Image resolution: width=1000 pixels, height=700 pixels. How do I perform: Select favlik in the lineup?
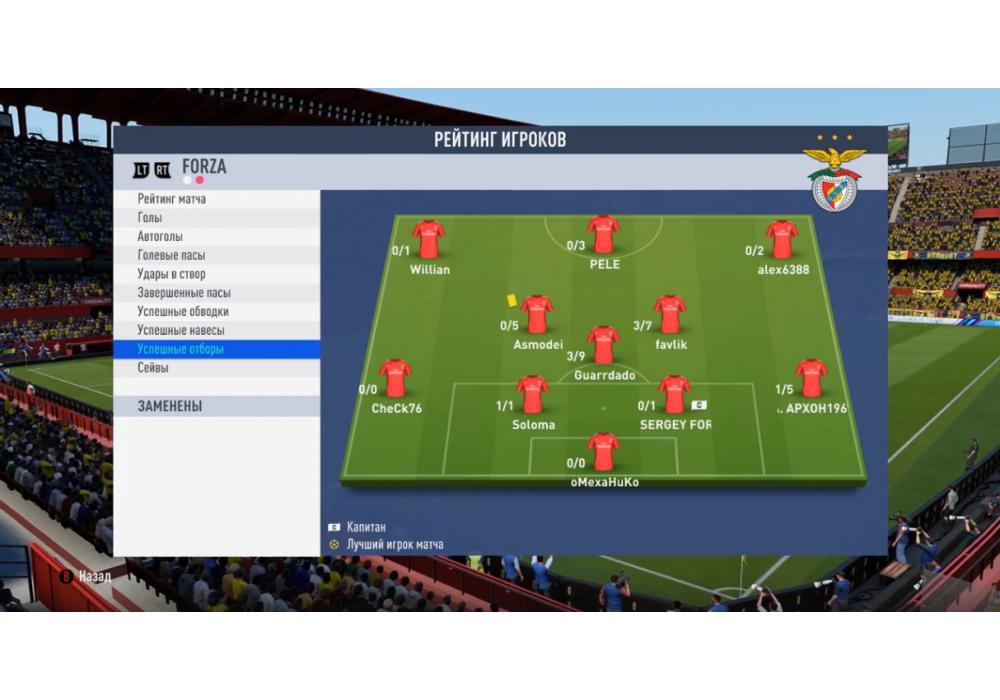670,315
